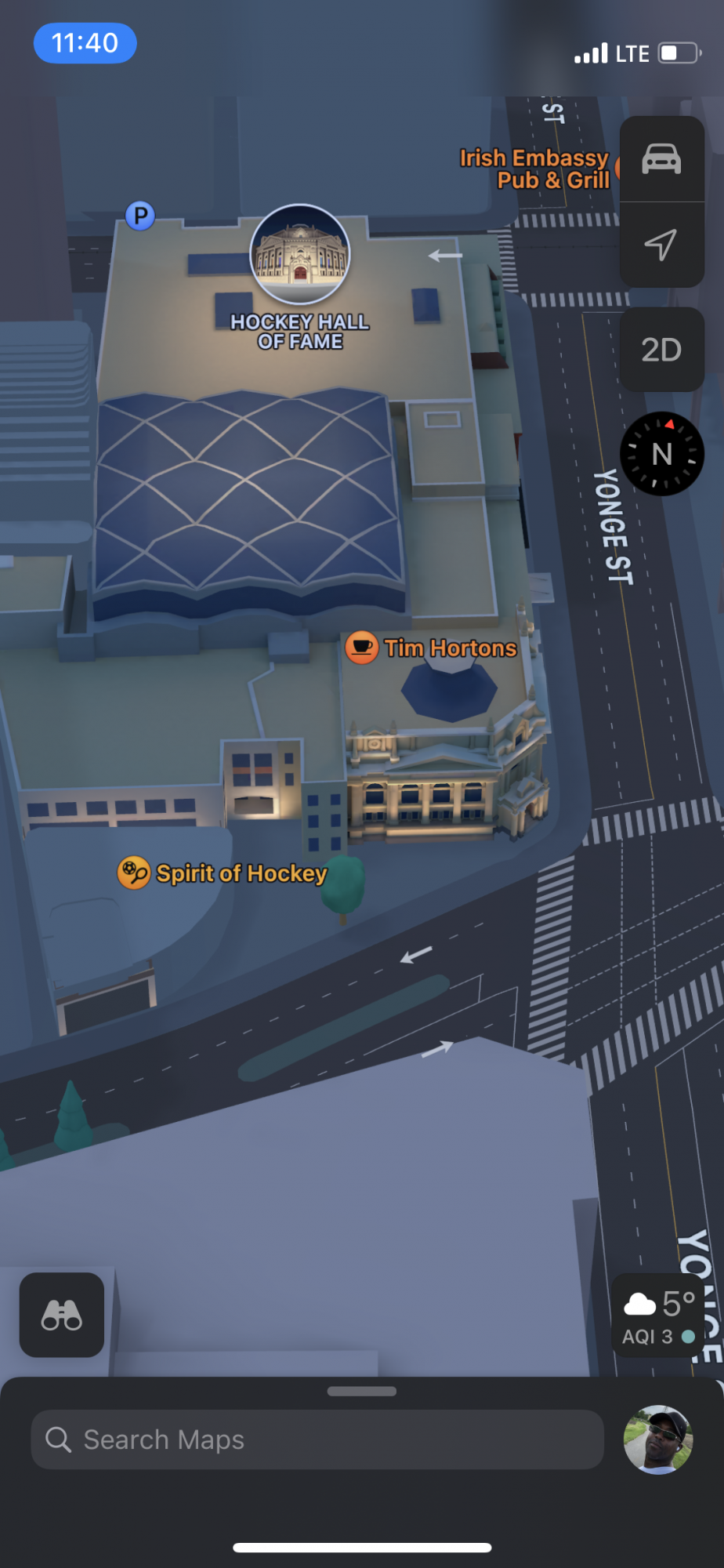Open driving map mode via car icon
The image size is (724, 1568).
click(661, 159)
